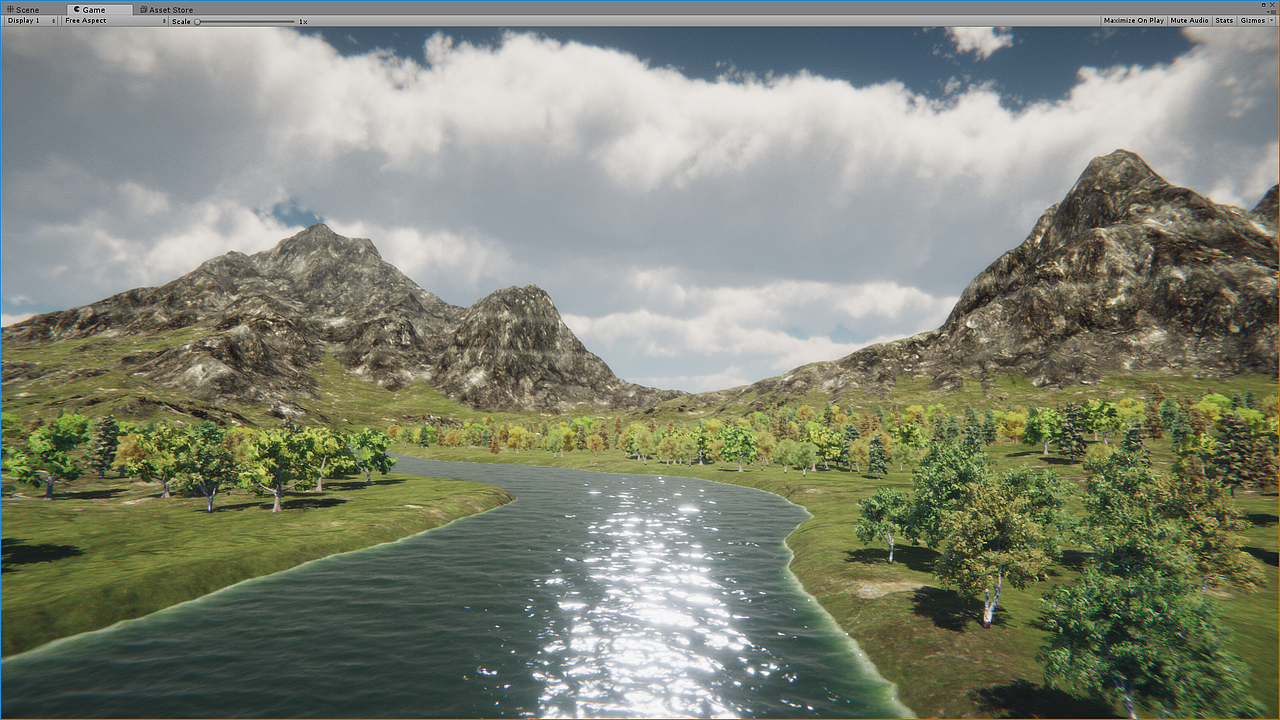Enable Mute Audio
The width and height of the screenshot is (1280, 720).
tap(1189, 20)
